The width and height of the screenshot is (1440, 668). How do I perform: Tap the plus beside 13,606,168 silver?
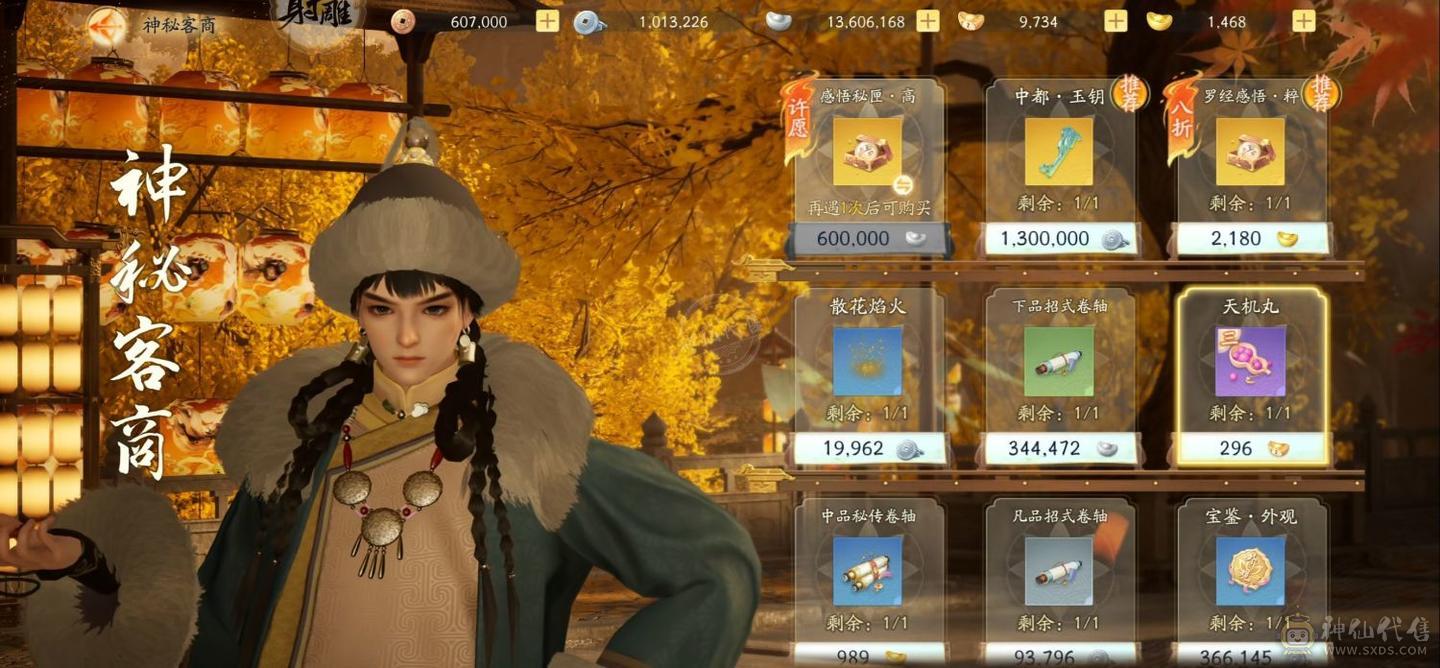coord(928,21)
